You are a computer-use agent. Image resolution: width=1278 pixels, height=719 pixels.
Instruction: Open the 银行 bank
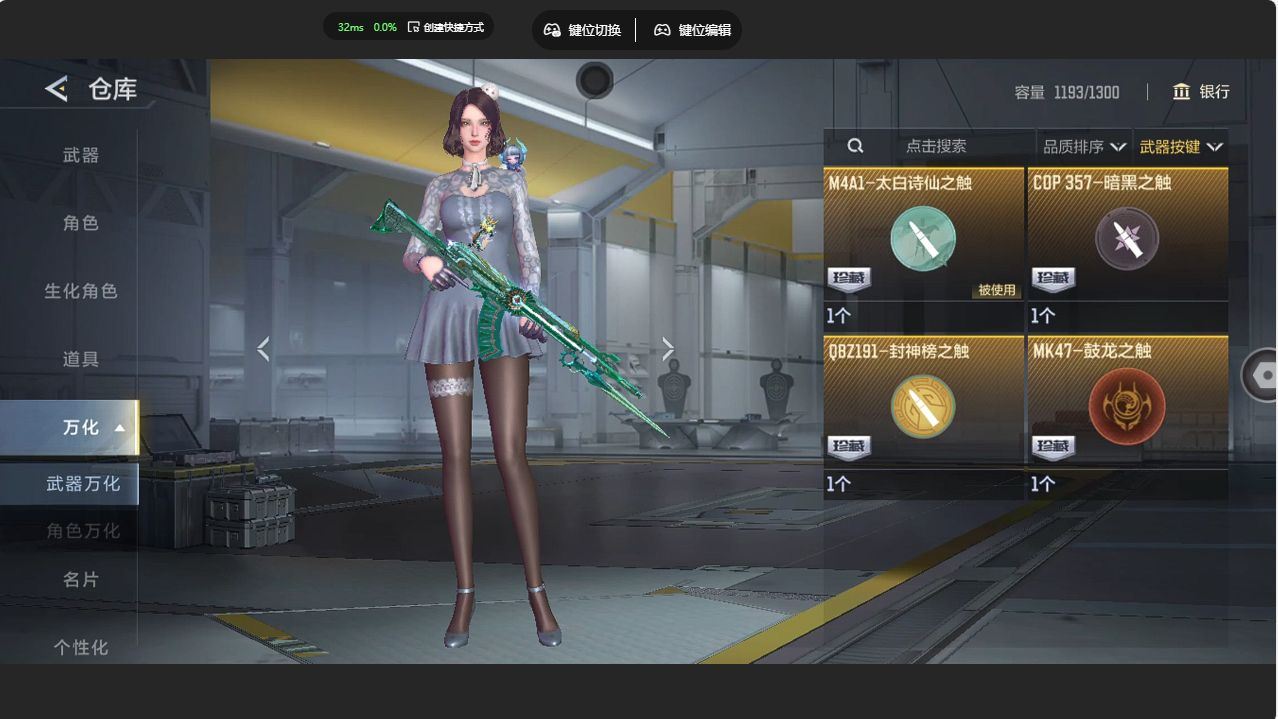pos(1201,92)
